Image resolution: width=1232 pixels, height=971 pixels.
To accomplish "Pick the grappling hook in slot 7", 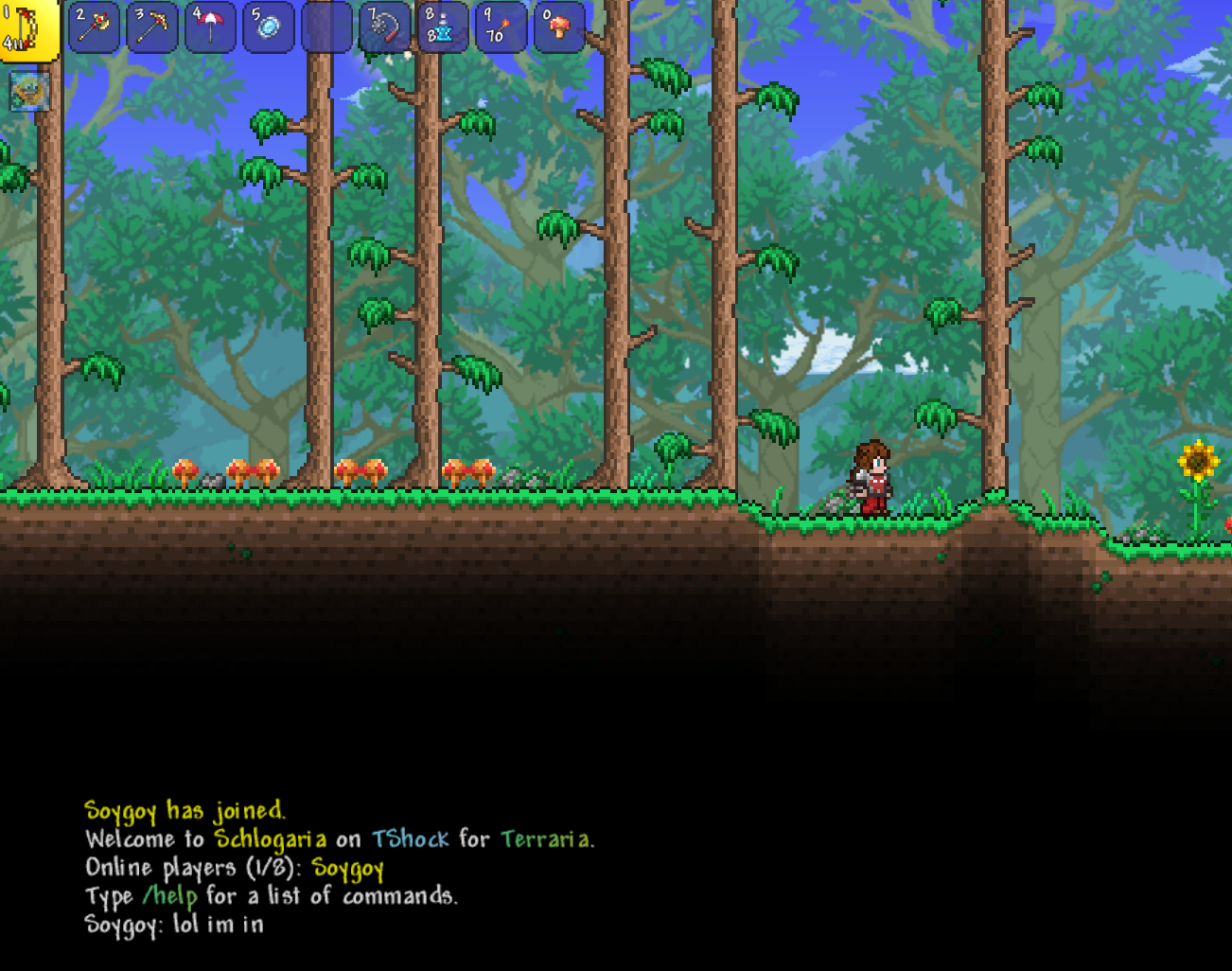I will click(385, 27).
